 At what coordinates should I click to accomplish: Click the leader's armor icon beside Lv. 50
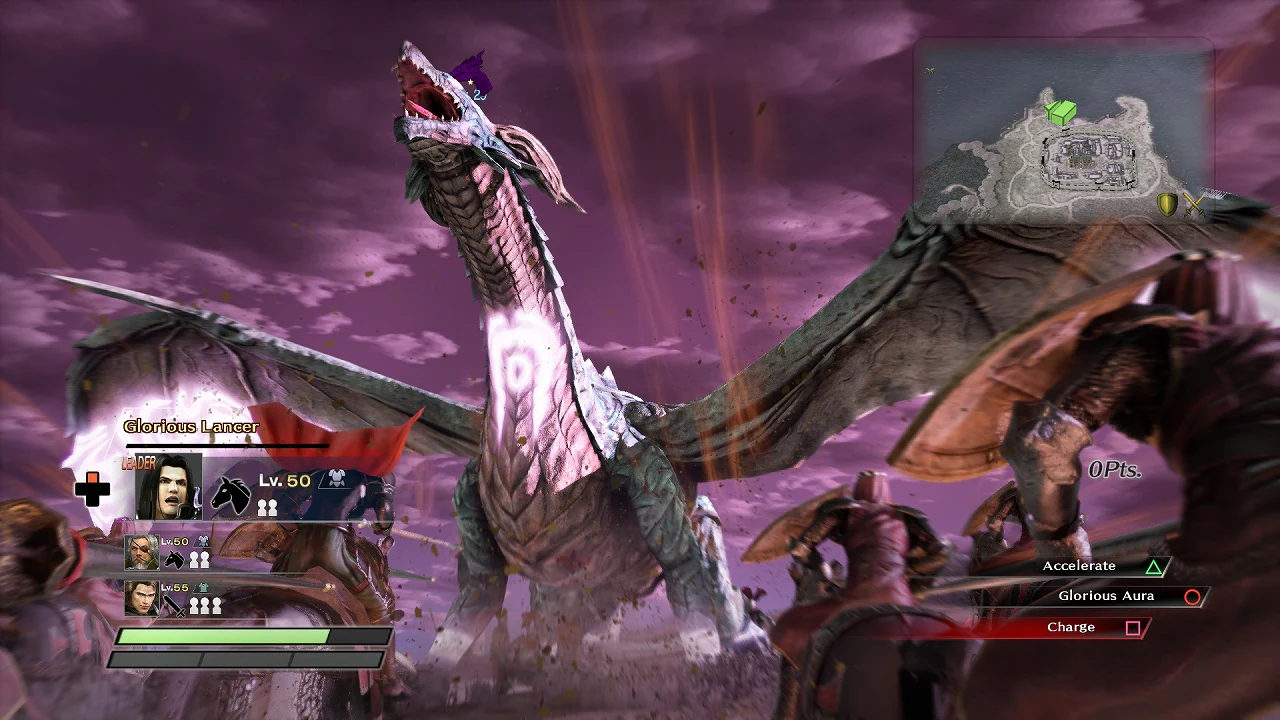pyautogui.click(x=333, y=480)
